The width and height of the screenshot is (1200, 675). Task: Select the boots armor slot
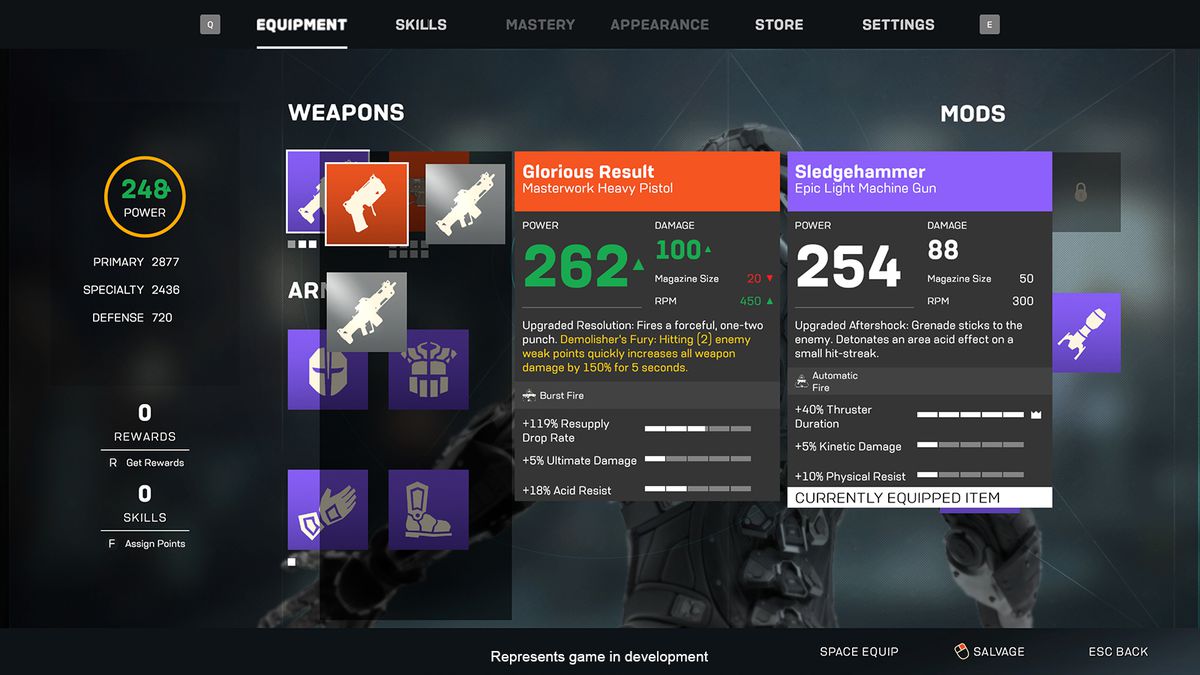428,510
